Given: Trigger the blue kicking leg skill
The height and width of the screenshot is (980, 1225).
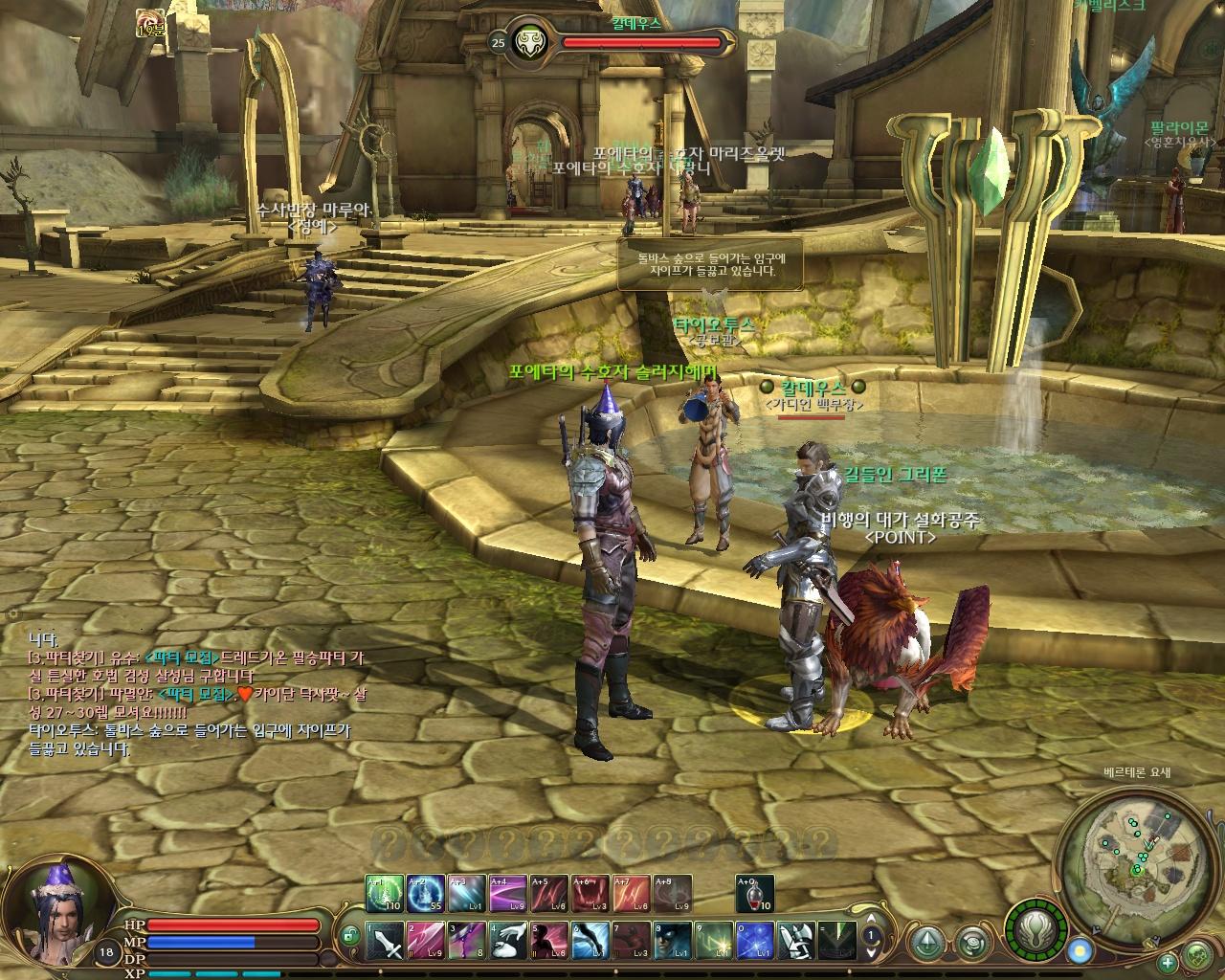Looking at the screenshot, I should 590,940.
